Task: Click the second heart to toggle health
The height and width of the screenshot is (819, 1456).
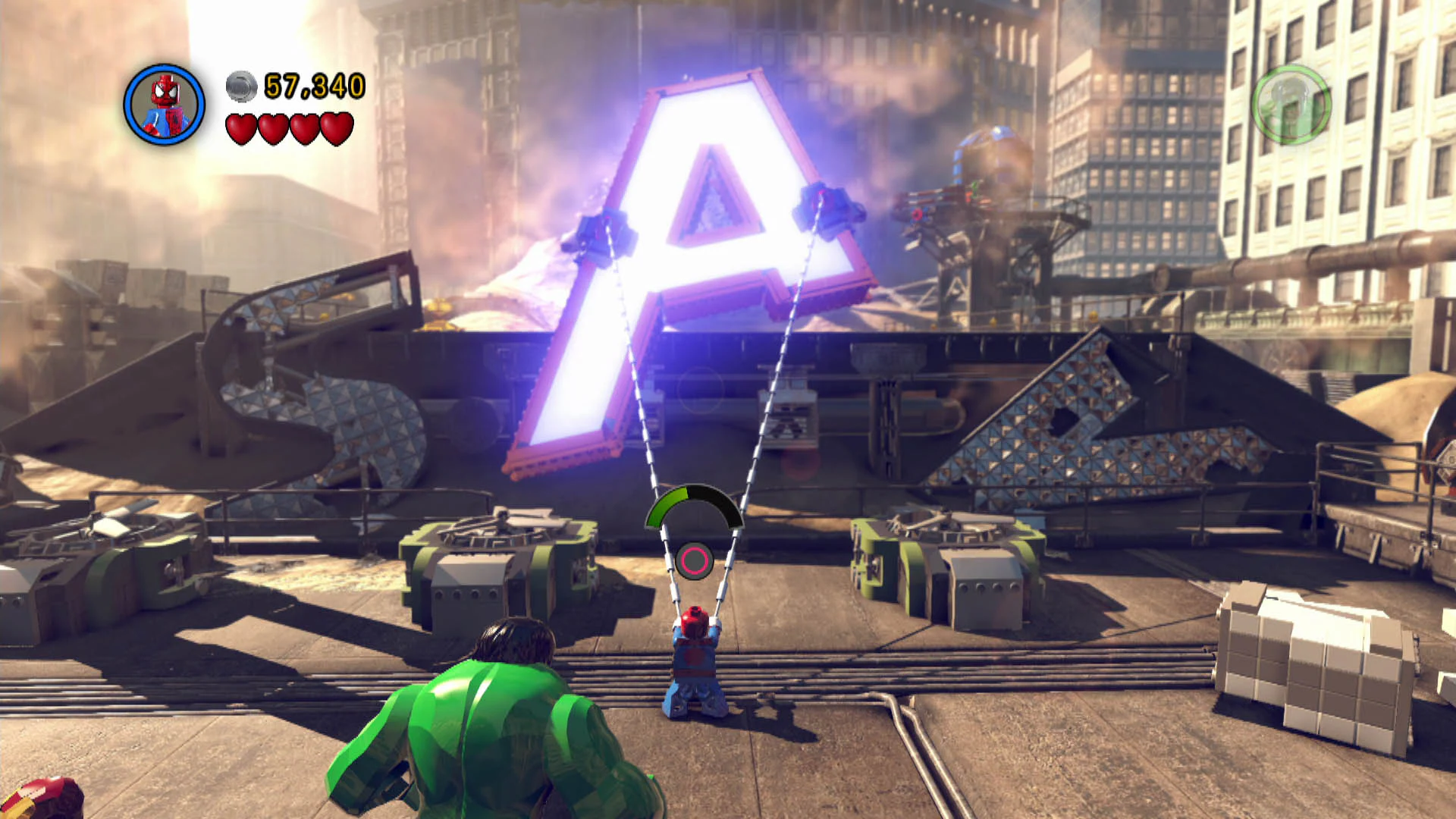Action: coord(275,129)
